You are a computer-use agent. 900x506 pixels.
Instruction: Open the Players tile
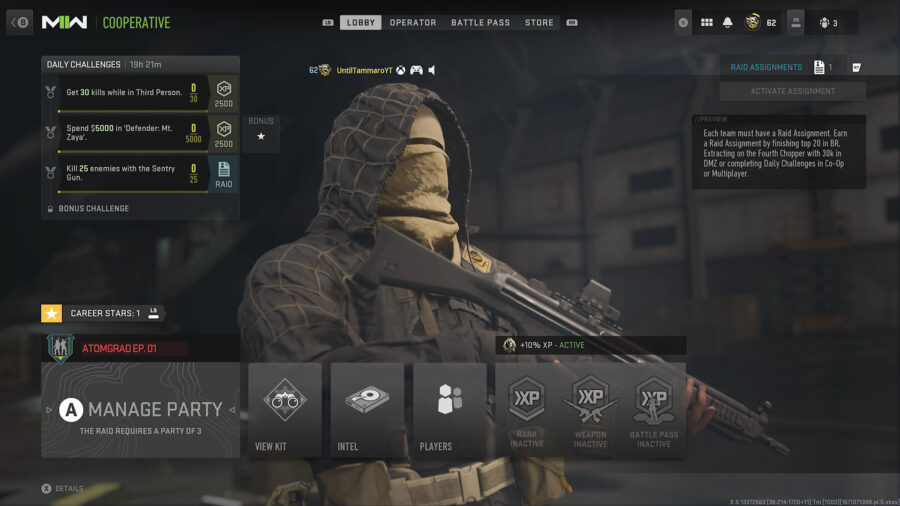pyautogui.click(x=449, y=409)
